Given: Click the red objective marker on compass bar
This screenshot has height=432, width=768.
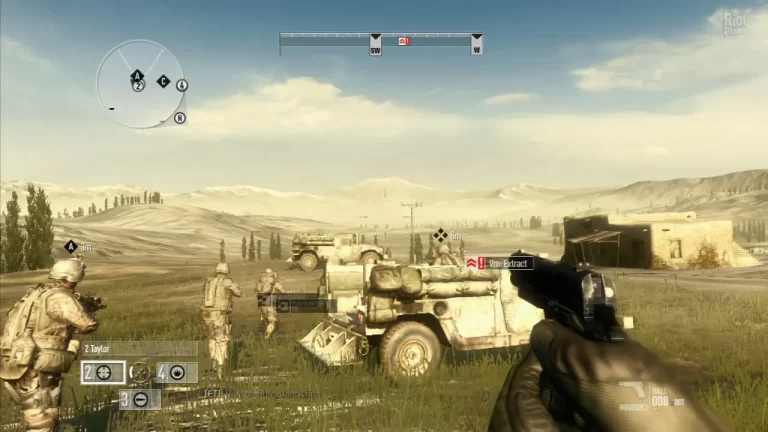Looking at the screenshot, I should [x=404, y=41].
